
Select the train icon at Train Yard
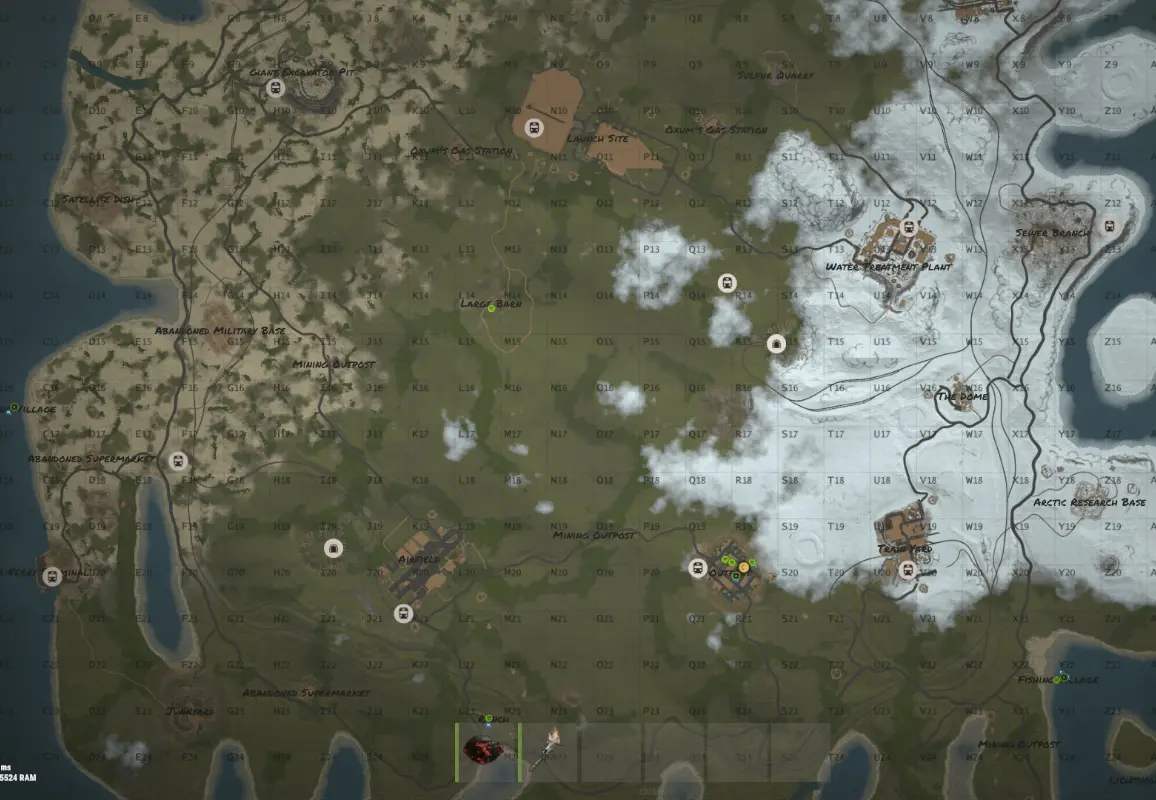[x=908, y=570]
